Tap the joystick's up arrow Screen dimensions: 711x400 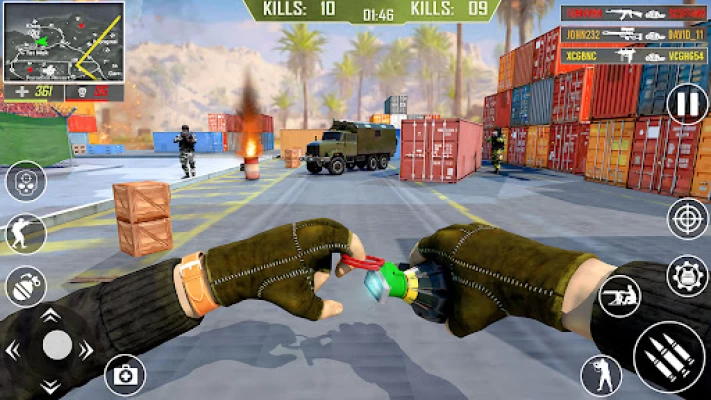(51, 314)
